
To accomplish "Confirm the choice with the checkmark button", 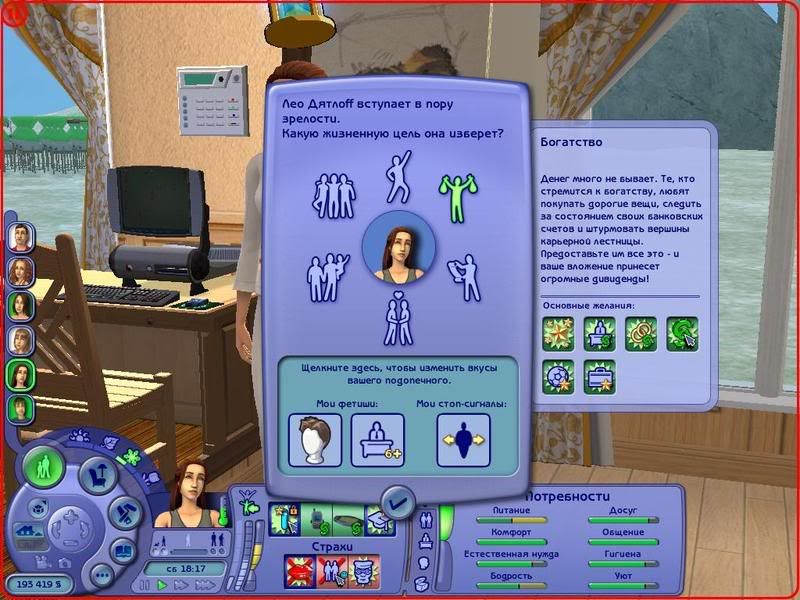I will point(398,499).
